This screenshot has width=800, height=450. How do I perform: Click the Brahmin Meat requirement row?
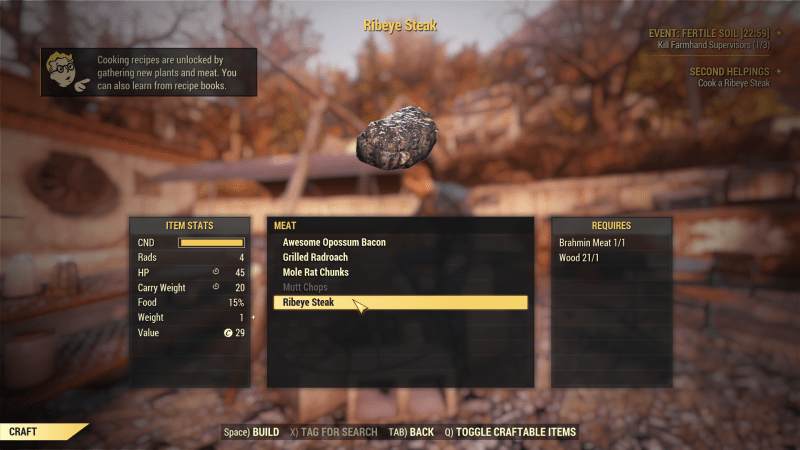point(591,242)
